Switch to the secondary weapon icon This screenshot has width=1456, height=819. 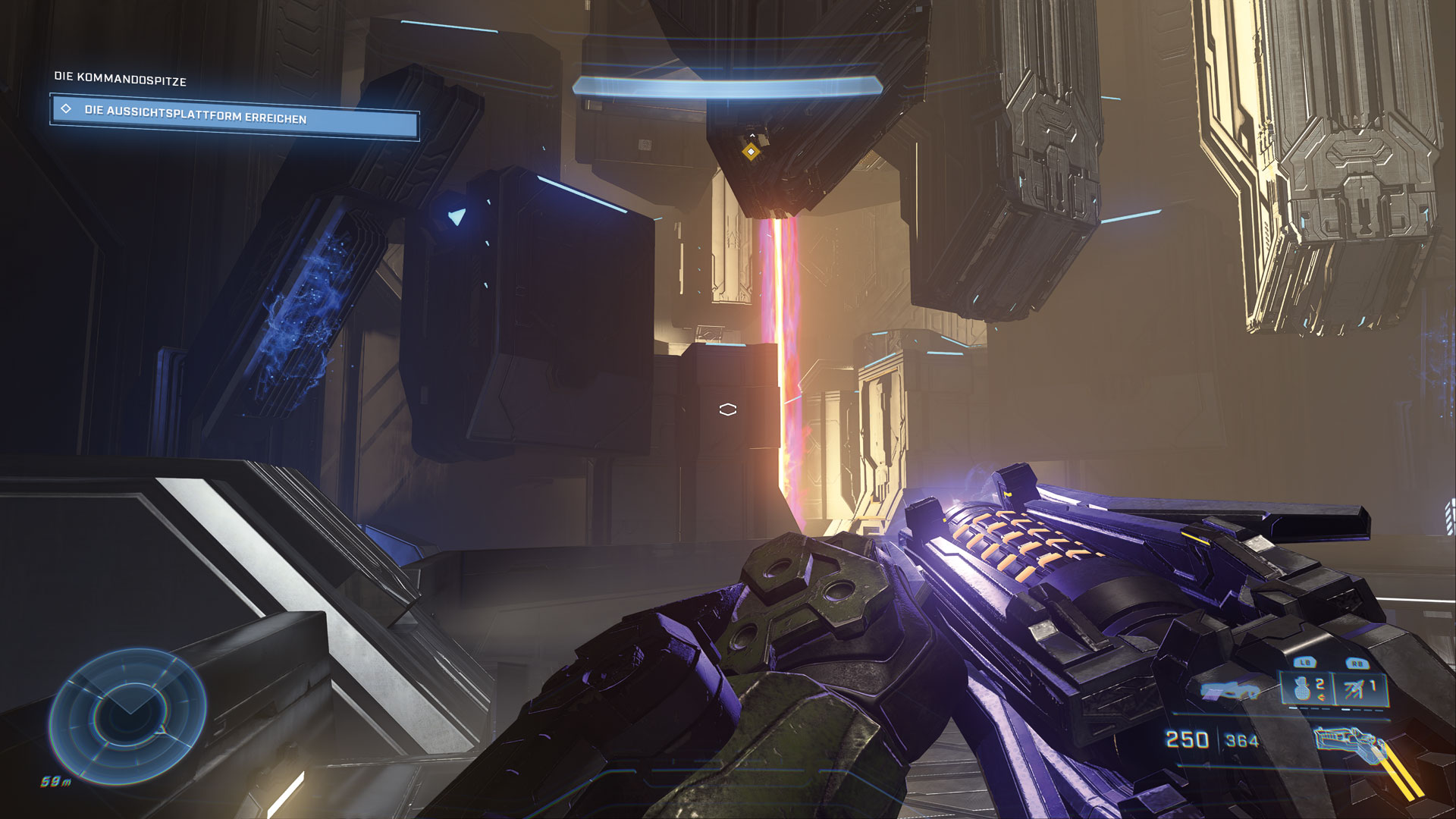(x=1230, y=690)
